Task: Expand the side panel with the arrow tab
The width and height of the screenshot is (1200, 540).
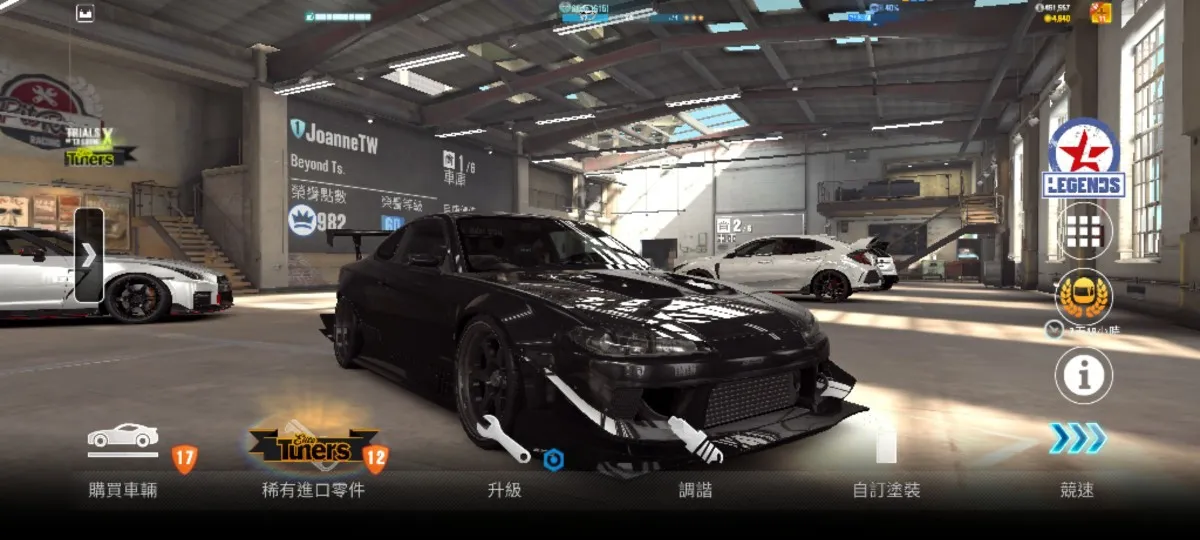Action: click(x=88, y=255)
